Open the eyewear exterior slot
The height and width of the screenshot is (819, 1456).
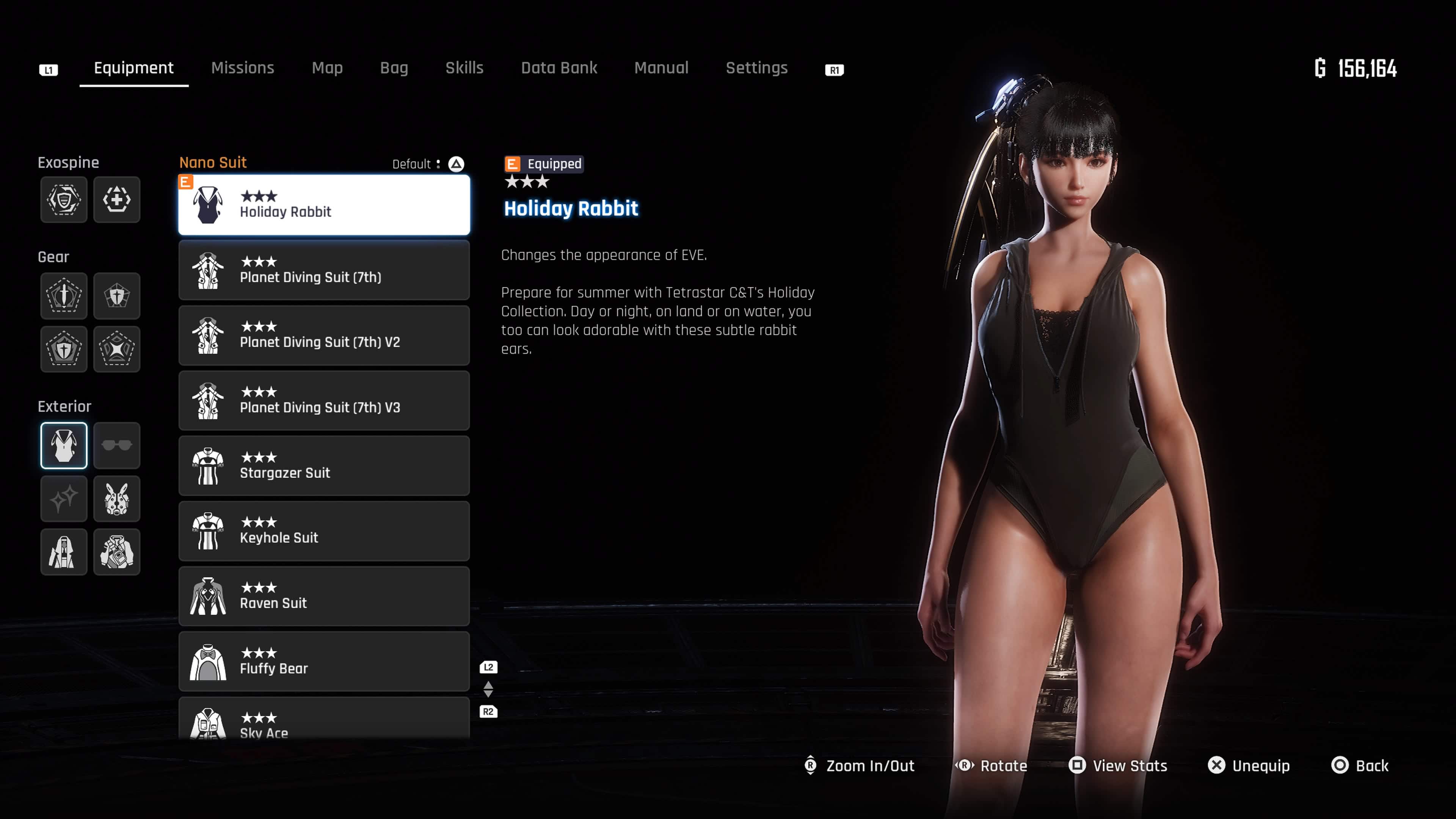pyautogui.click(x=117, y=446)
